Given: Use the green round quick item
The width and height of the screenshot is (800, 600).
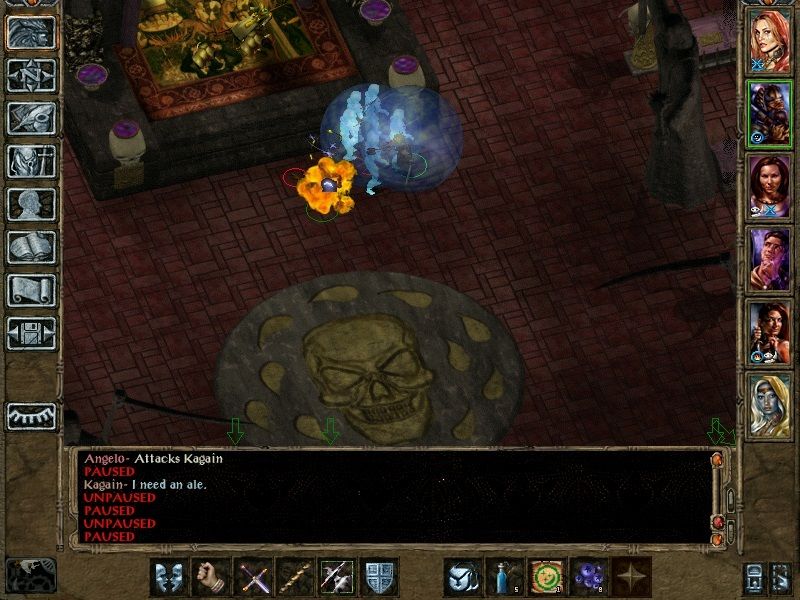Looking at the screenshot, I should [546, 578].
